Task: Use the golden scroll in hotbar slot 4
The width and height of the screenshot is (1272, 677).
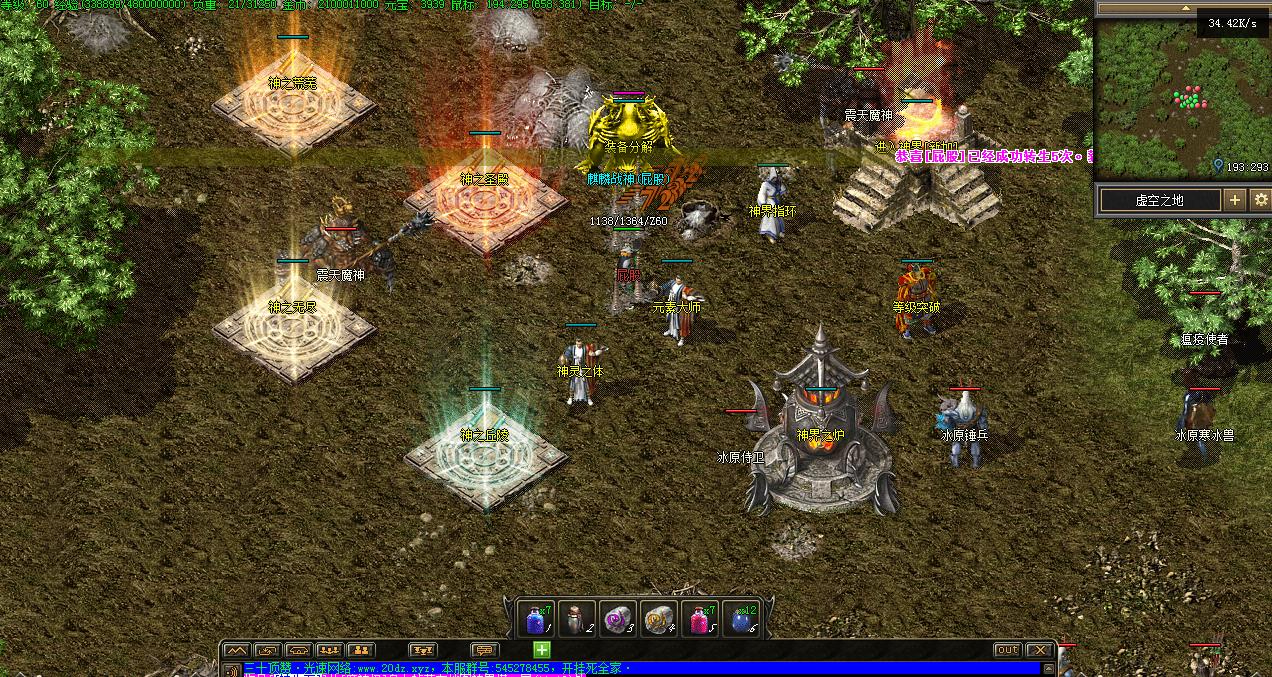Action: tap(658, 619)
